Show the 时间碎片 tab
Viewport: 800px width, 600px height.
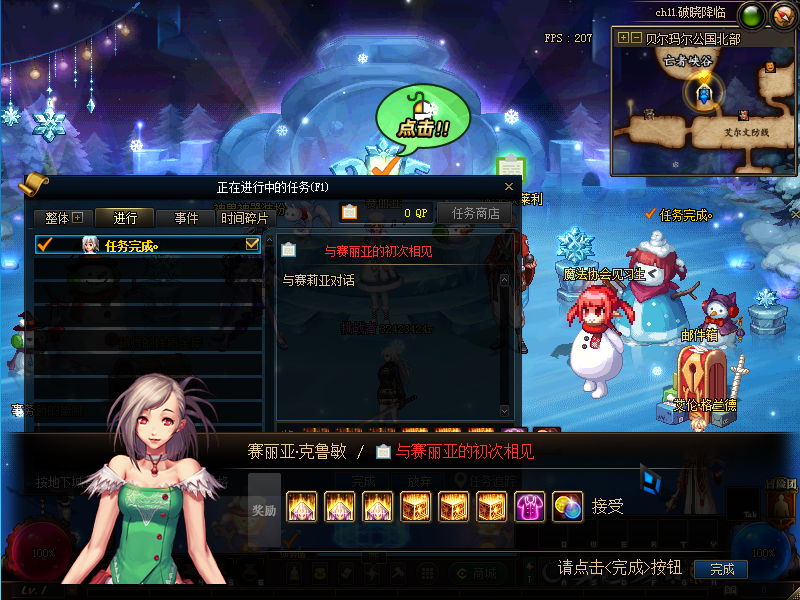point(244,217)
